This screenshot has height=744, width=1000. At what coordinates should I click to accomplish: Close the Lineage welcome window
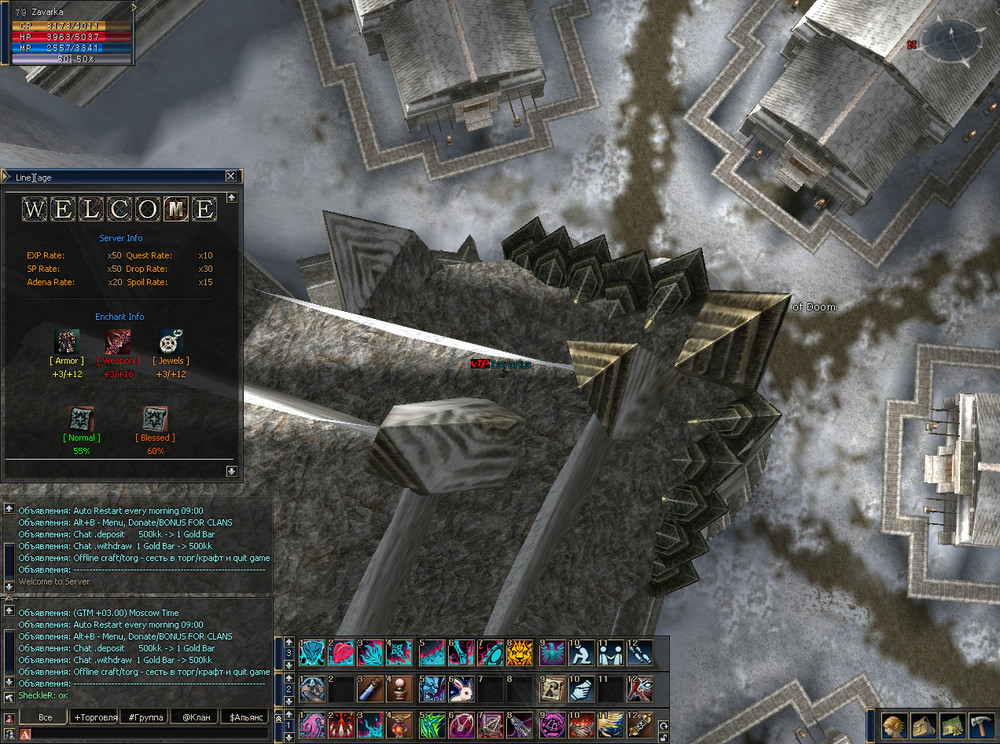pyautogui.click(x=231, y=177)
